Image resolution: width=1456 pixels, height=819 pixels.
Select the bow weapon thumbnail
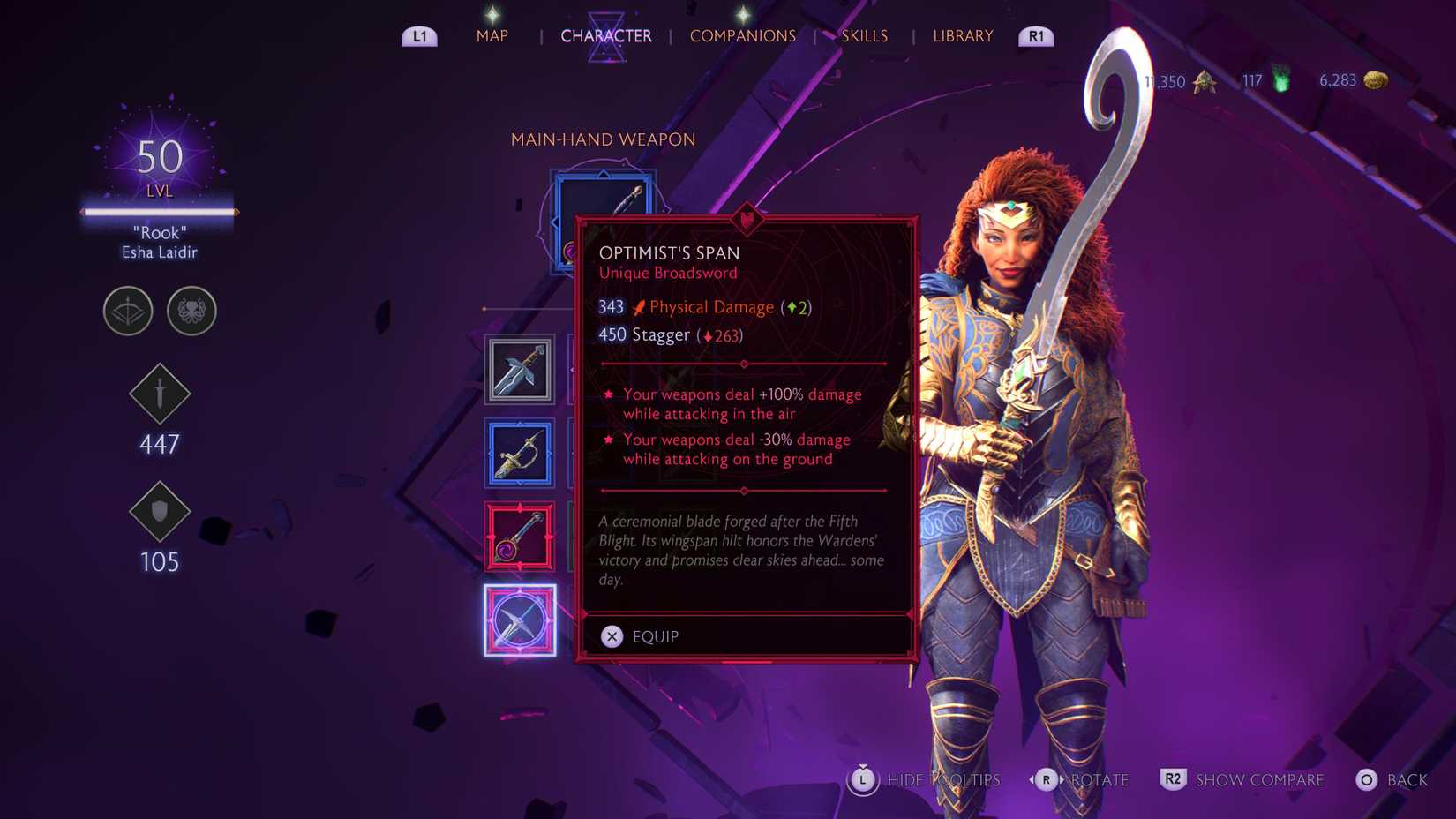pos(520,453)
